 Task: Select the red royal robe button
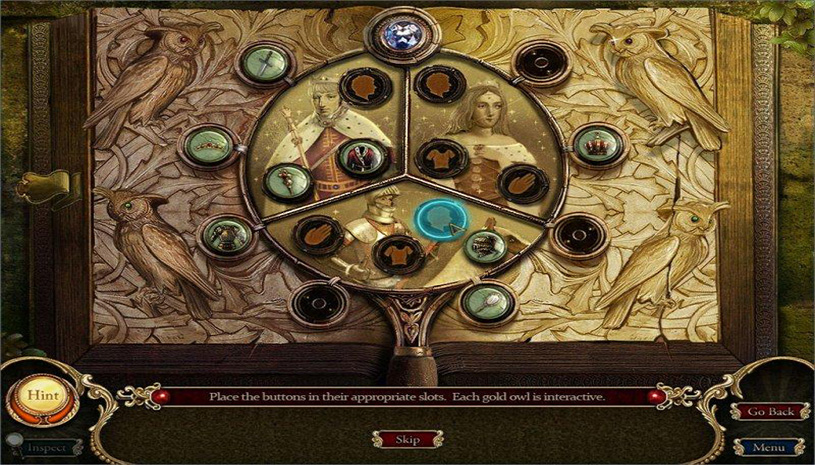(x=359, y=154)
